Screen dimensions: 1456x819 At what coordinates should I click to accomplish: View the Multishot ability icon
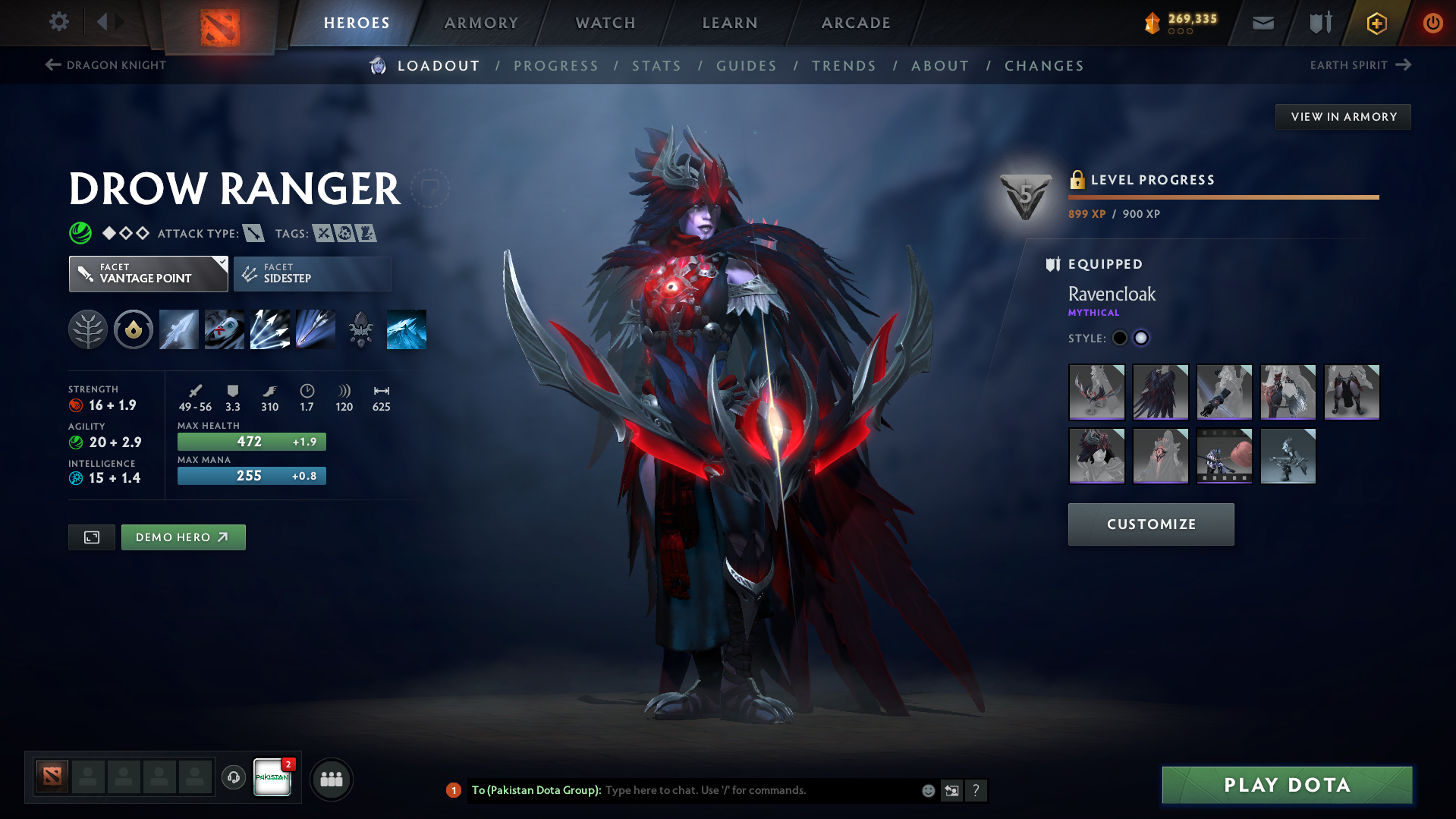269,329
